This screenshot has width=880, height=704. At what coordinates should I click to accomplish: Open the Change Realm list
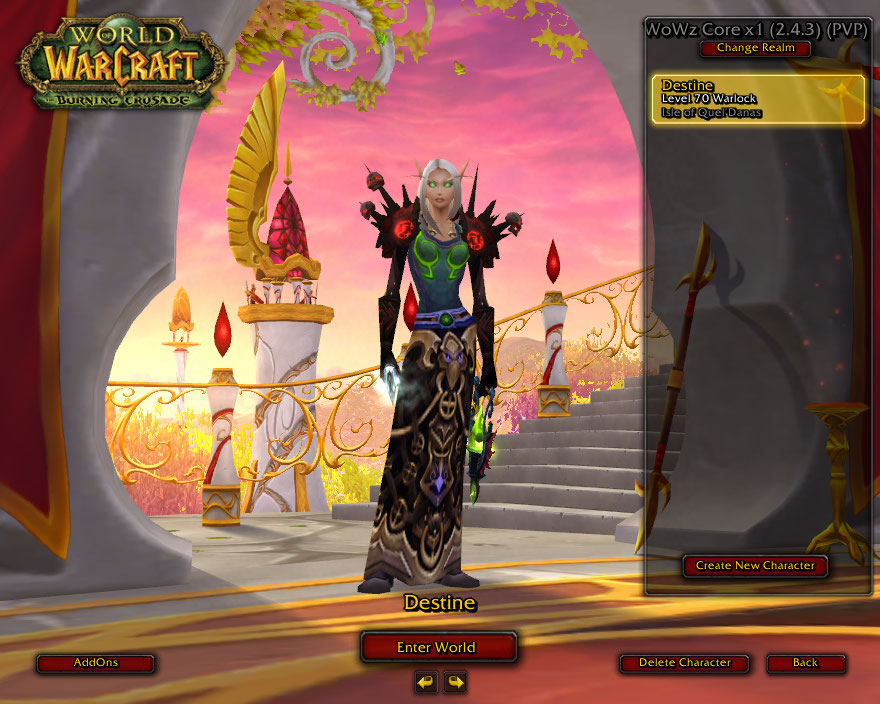[755, 48]
